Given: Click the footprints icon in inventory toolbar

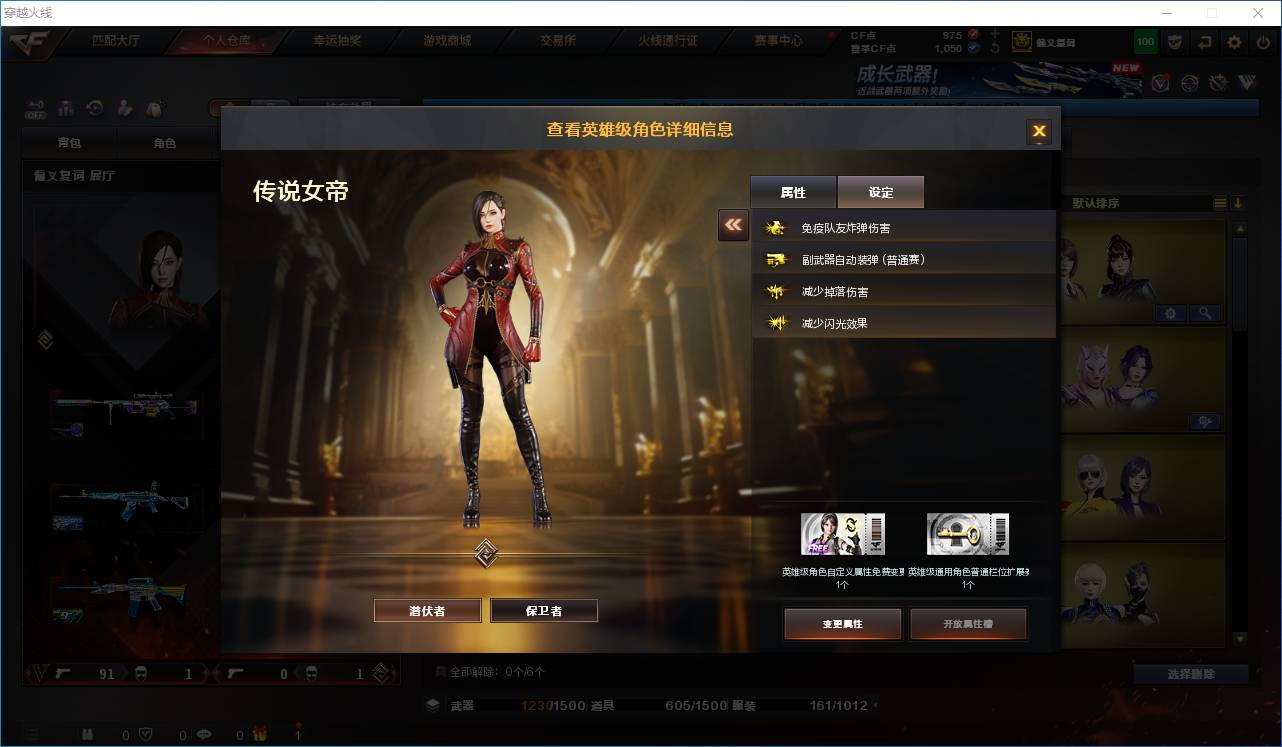Looking at the screenshot, I should tap(155, 109).
